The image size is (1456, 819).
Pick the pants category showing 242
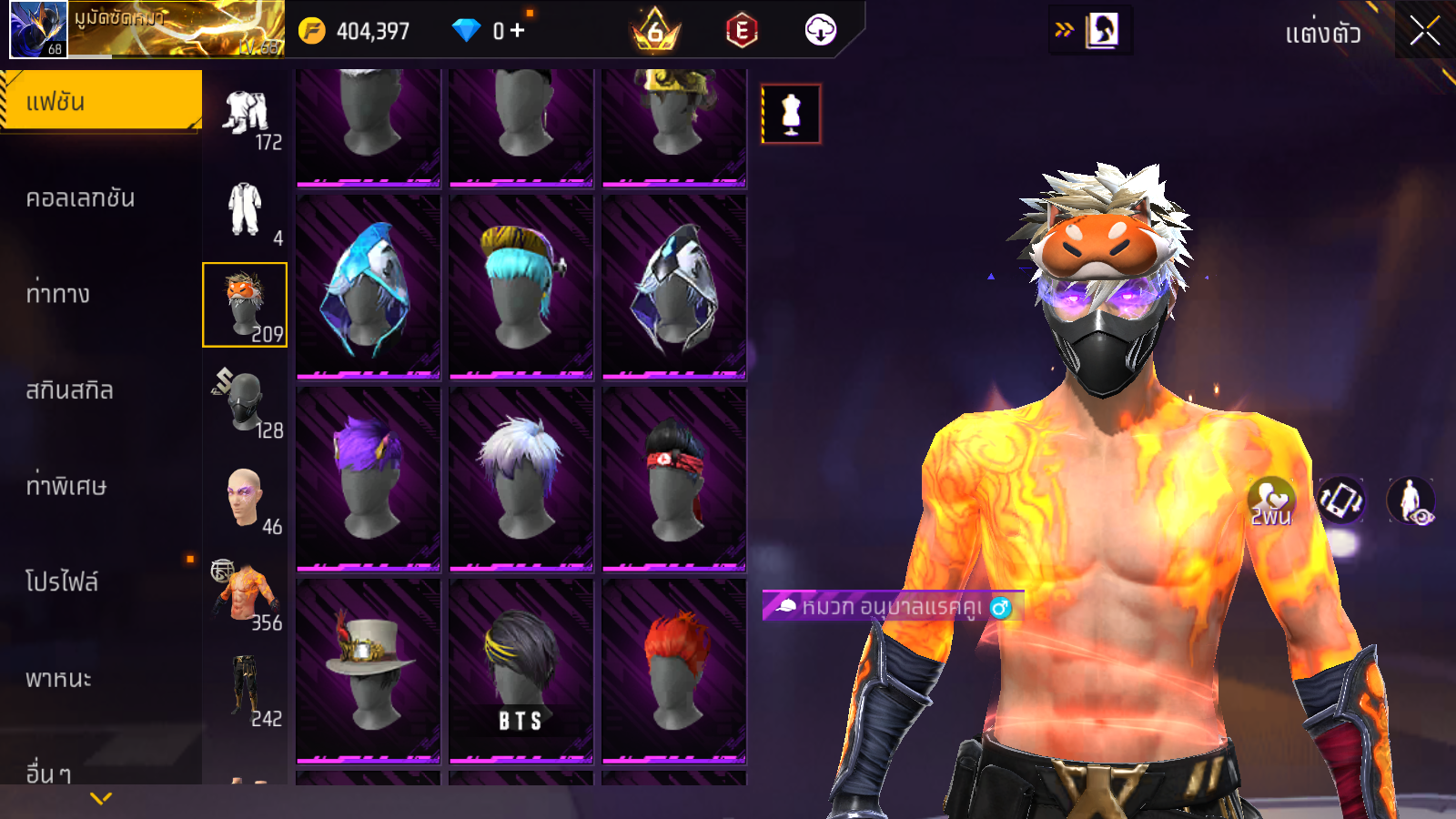click(x=245, y=690)
